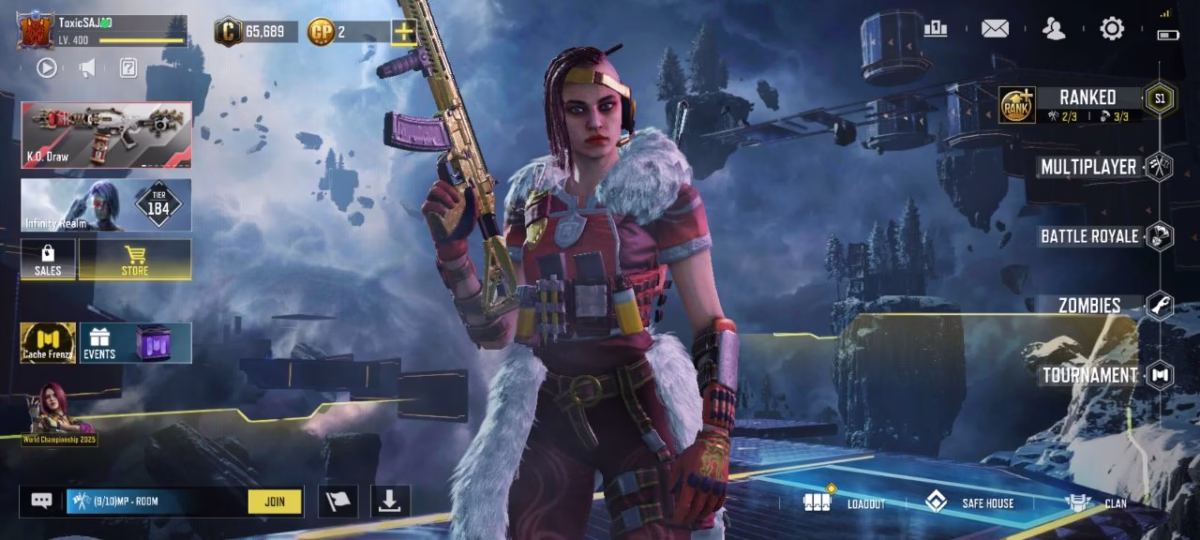The image size is (1200, 540).
Task: Open the K.O. Draw banner
Action: (x=106, y=134)
